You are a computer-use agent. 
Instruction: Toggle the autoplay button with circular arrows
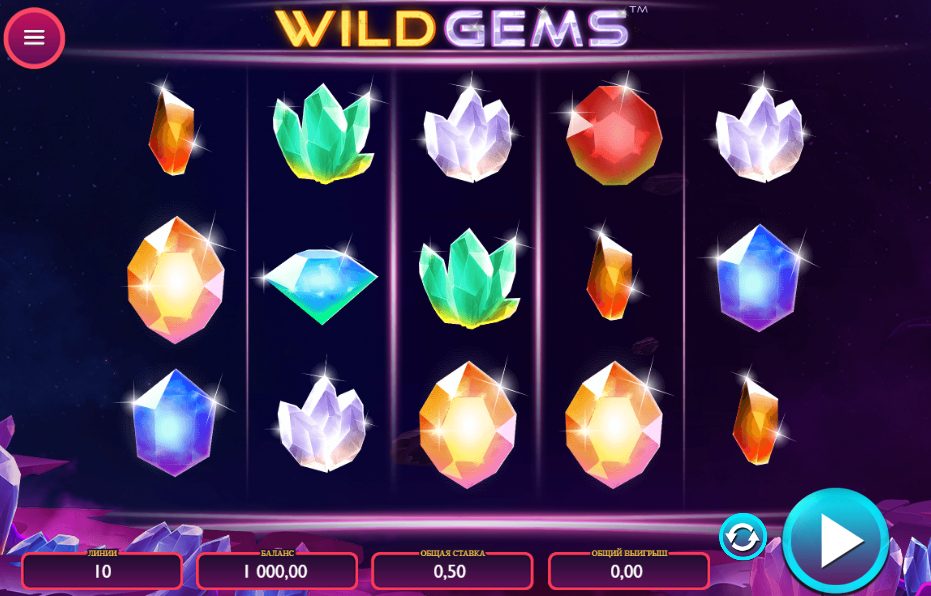tap(742, 538)
